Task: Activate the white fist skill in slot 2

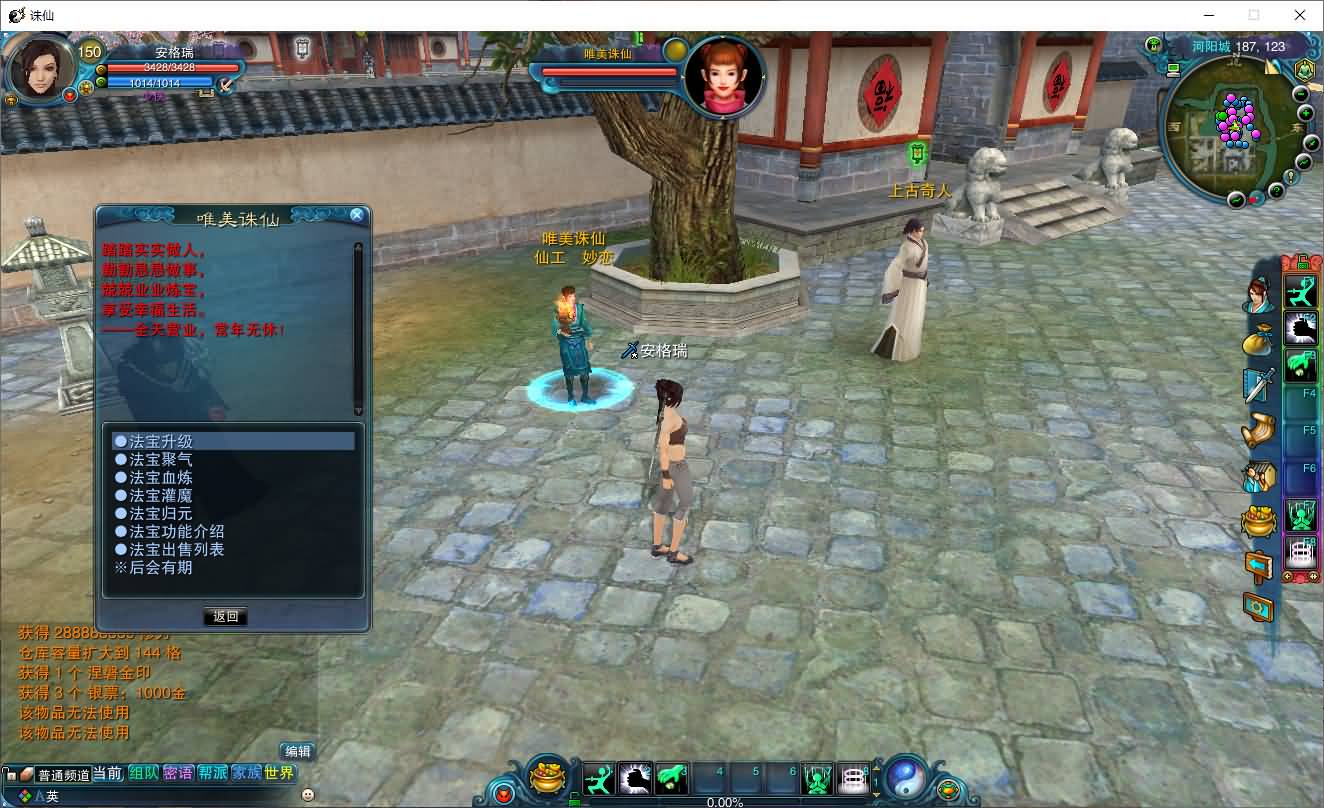Action: [x=635, y=778]
